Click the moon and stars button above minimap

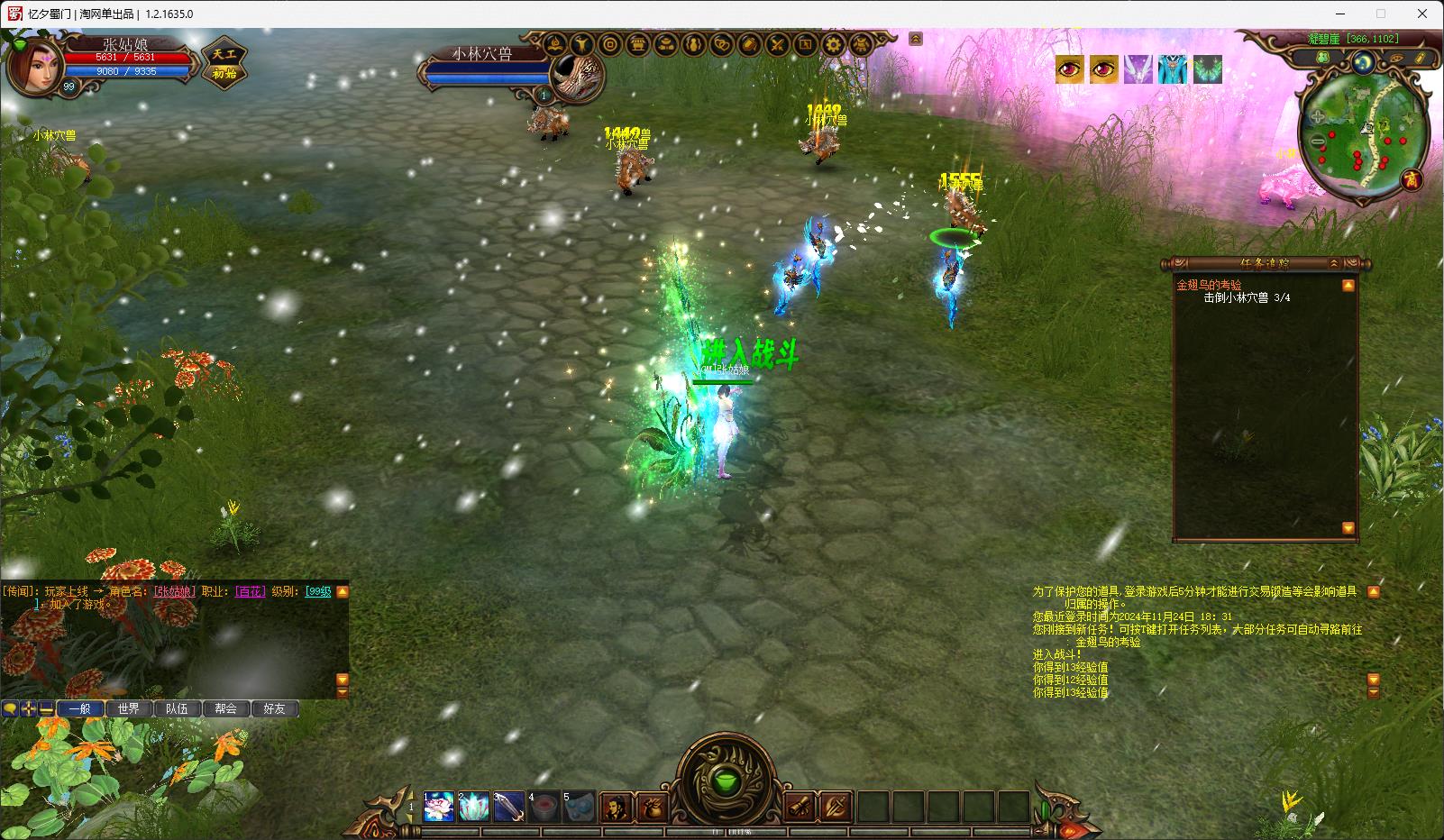pos(1363,60)
